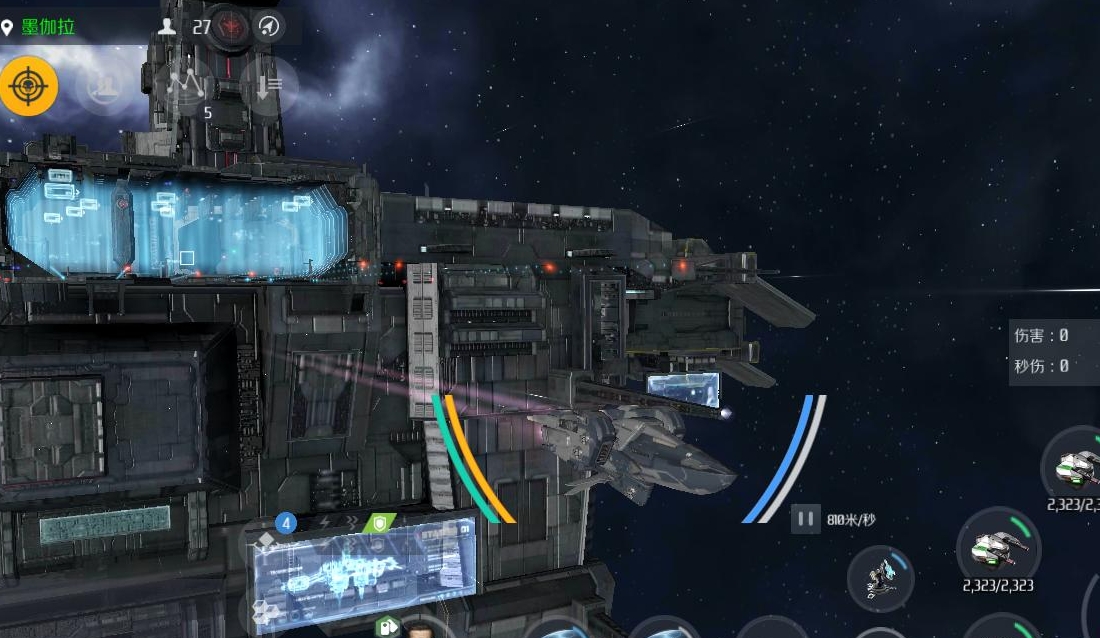
Task: Stop the ship with the pause button
Action: [x=804, y=519]
